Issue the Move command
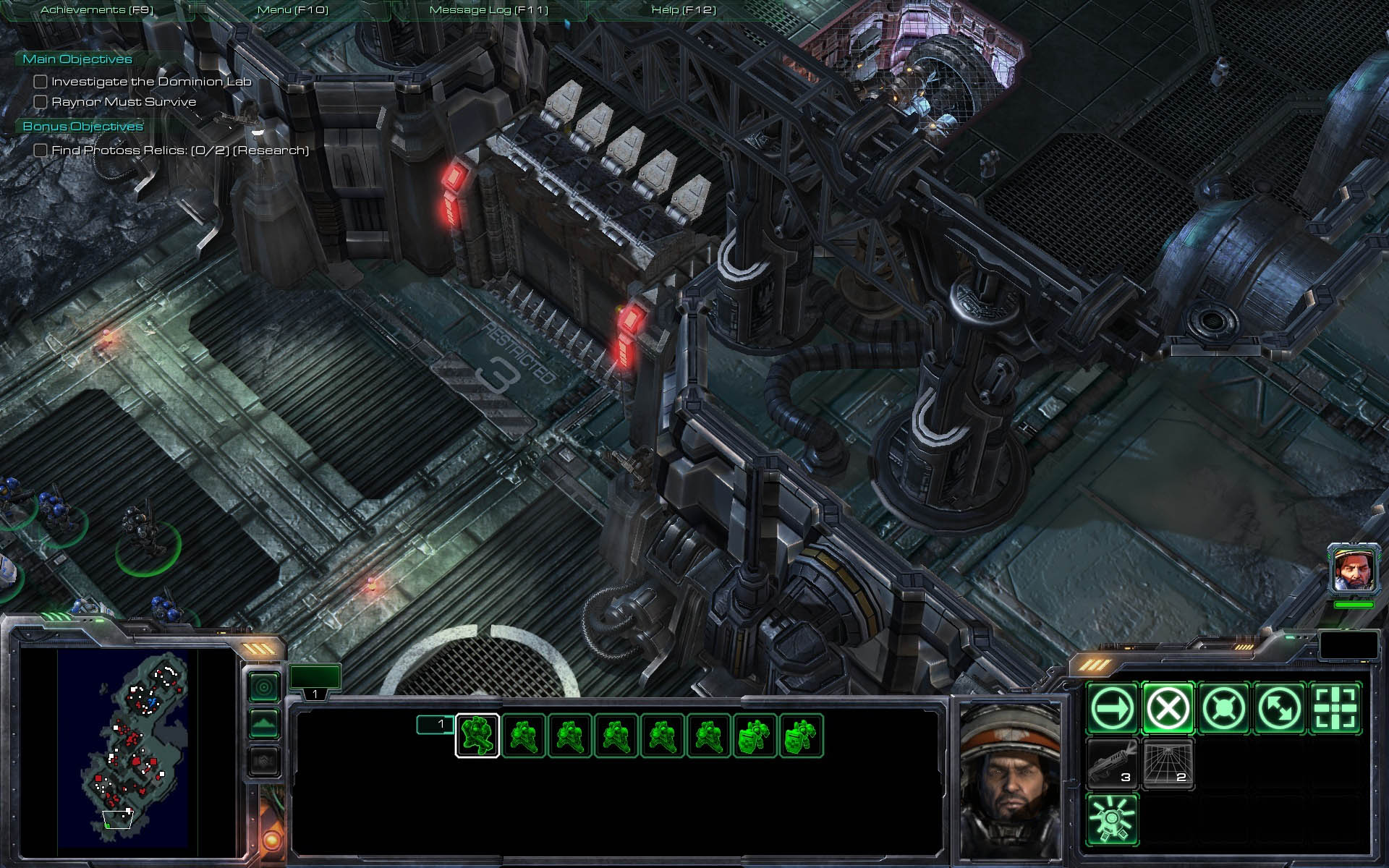The width and height of the screenshot is (1389, 868). click(x=1112, y=708)
